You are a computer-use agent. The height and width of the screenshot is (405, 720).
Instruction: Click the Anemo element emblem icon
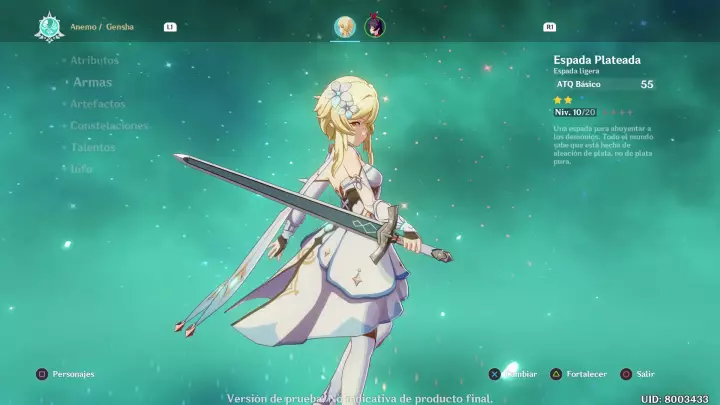(46, 26)
